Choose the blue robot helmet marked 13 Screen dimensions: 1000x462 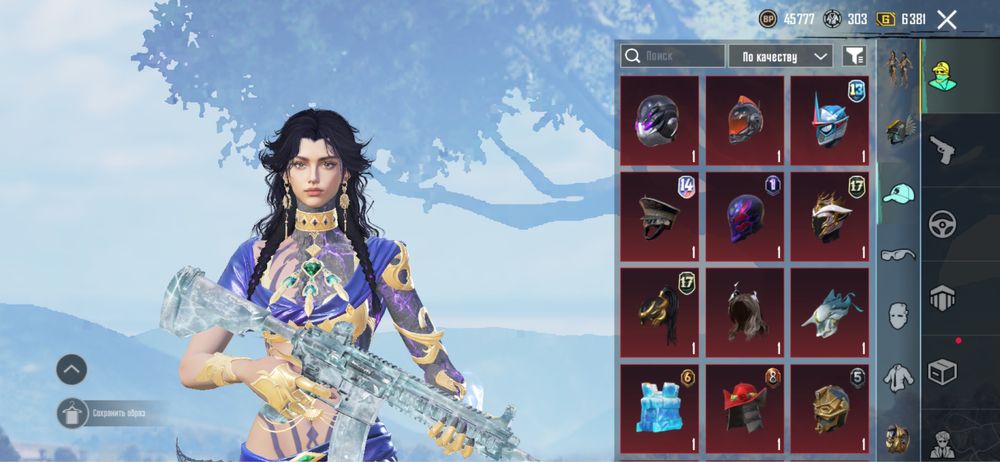tap(829, 120)
